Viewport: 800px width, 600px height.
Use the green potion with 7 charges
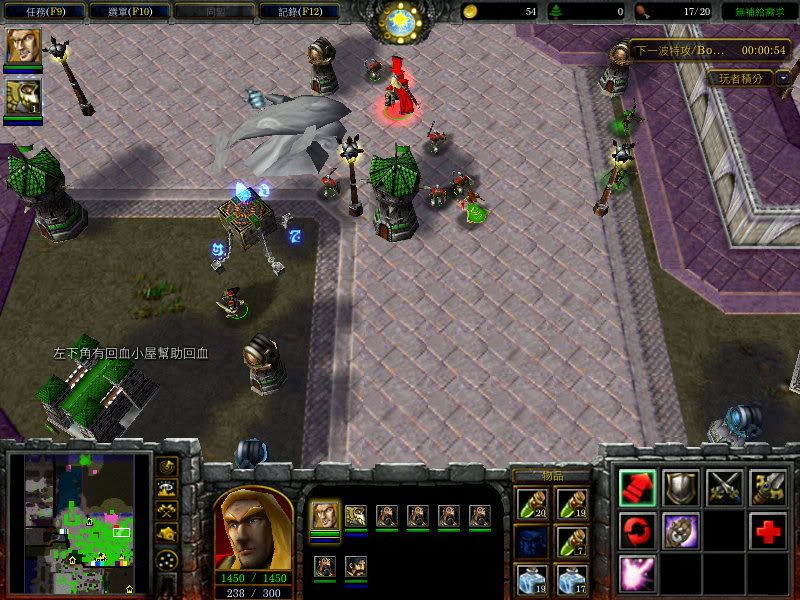571,542
